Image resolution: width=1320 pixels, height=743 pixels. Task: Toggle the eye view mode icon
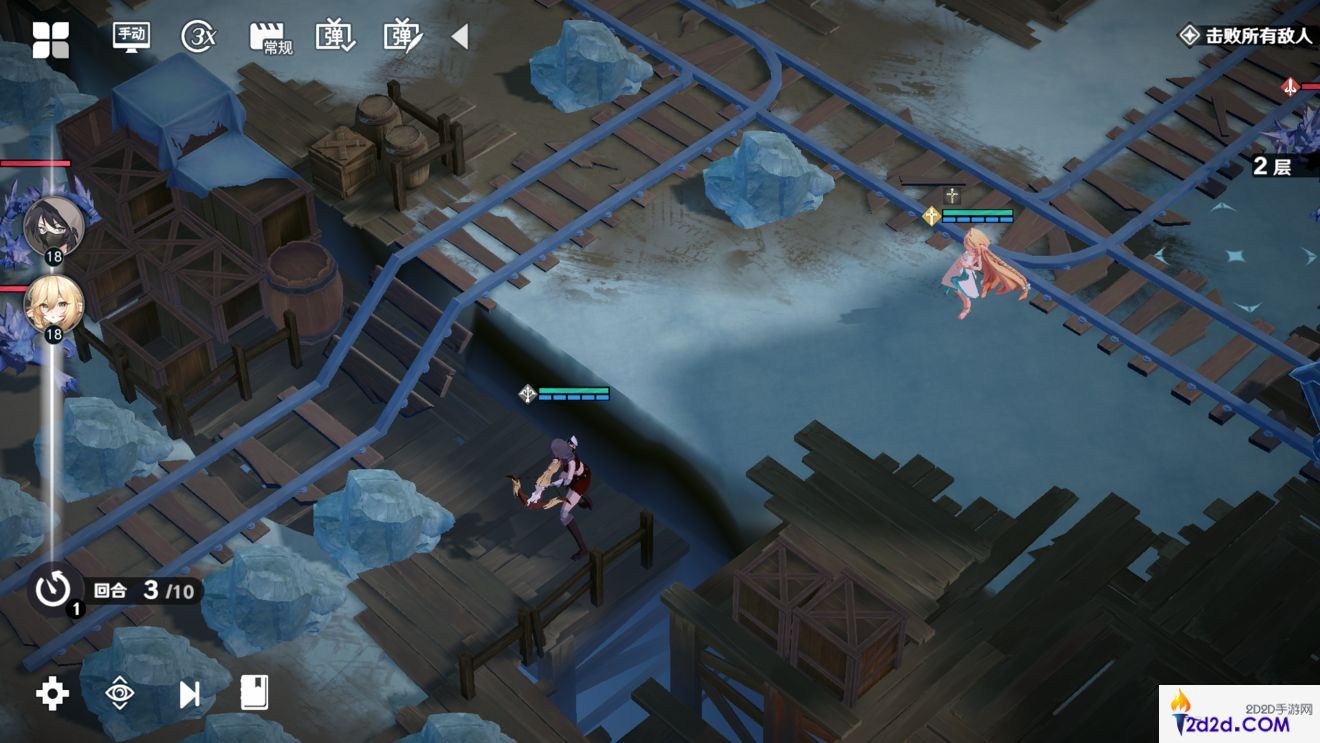120,693
